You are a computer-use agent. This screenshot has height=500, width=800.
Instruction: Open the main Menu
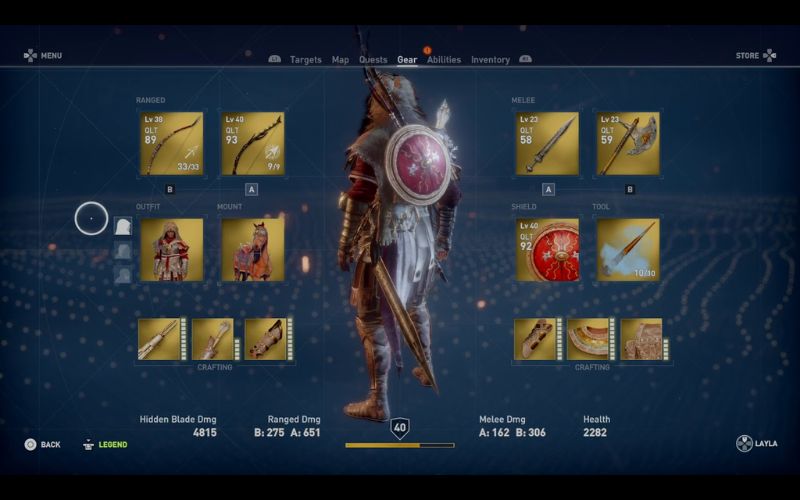coord(43,56)
